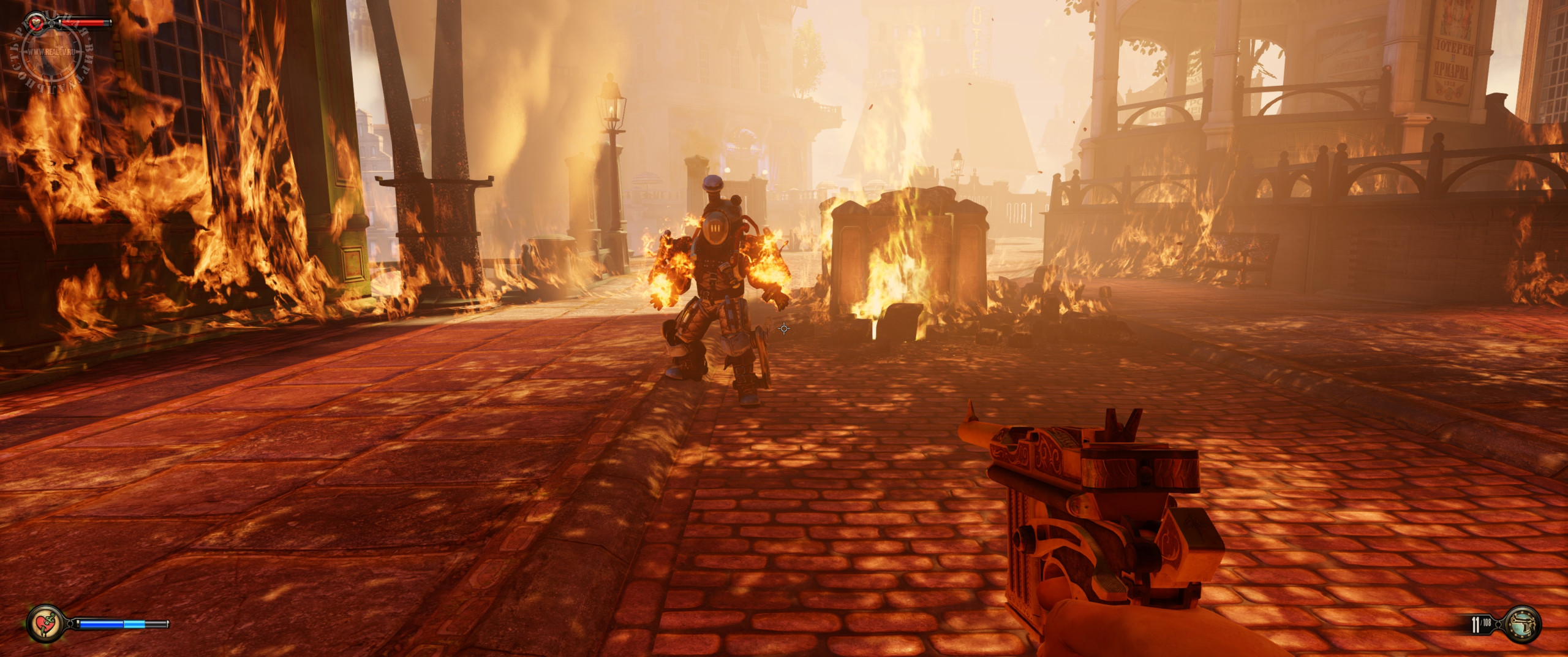Screen dimensions: 1568x657
Task: Click the golden heart health icon
Action: tap(37, 23)
